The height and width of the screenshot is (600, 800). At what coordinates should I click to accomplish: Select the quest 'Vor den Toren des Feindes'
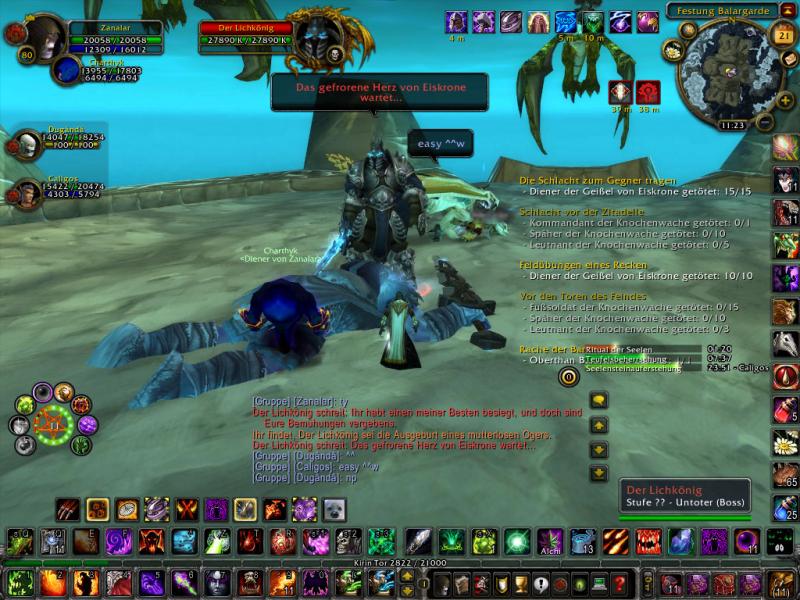click(x=583, y=296)
